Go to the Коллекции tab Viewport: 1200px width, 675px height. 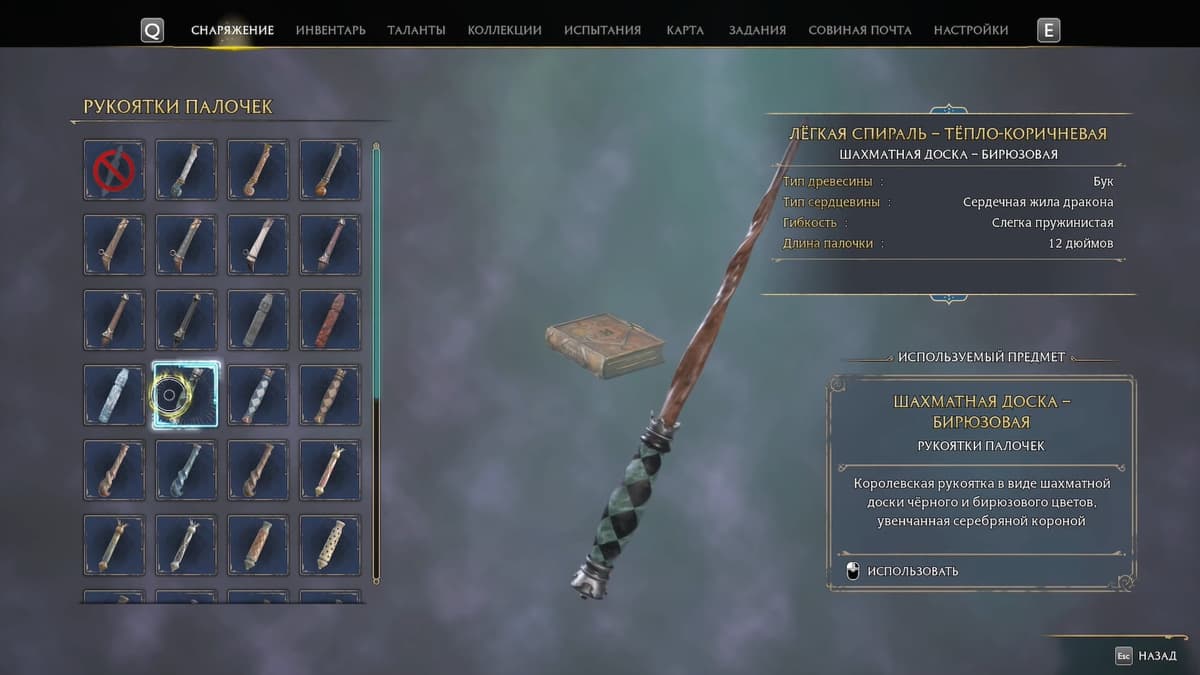504,30
